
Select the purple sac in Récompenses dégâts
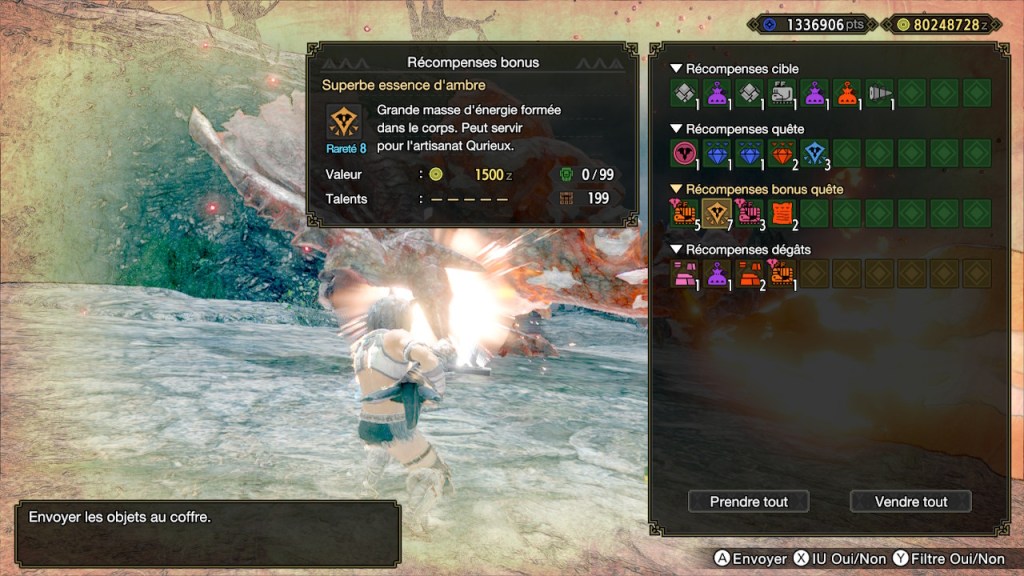[x=716, y=273]
